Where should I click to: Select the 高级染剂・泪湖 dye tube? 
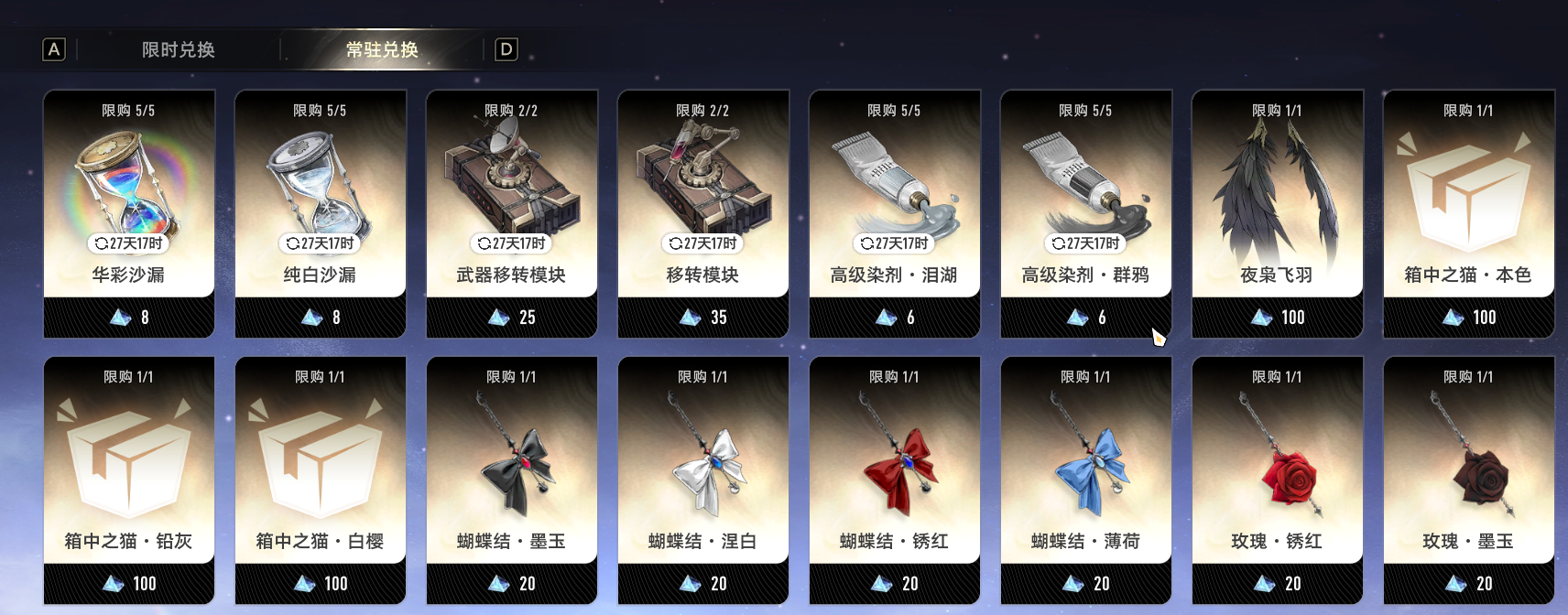(895, 201)
